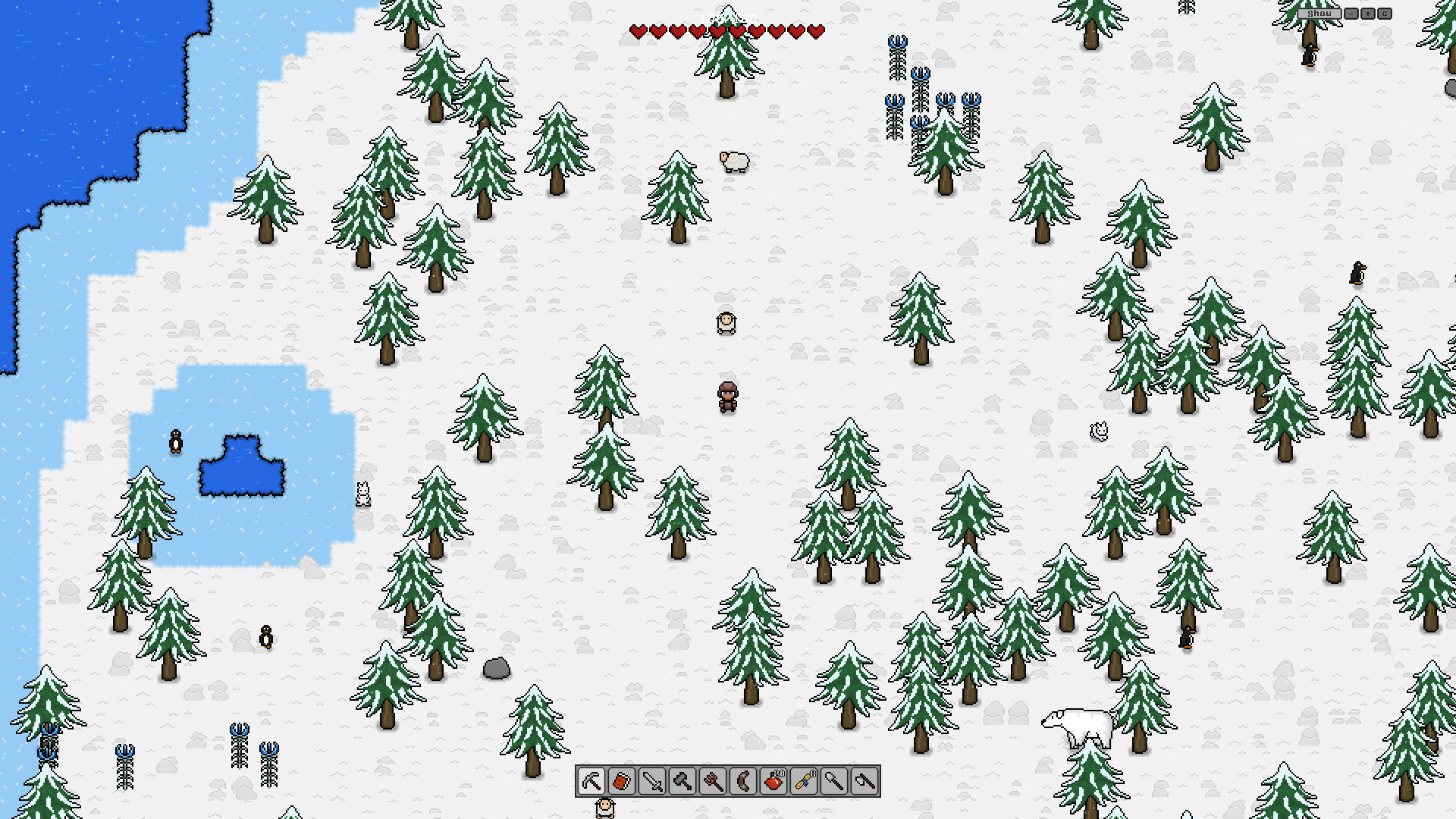
Task: Click the sheep near the top center
Action: (x=733, y=162)
